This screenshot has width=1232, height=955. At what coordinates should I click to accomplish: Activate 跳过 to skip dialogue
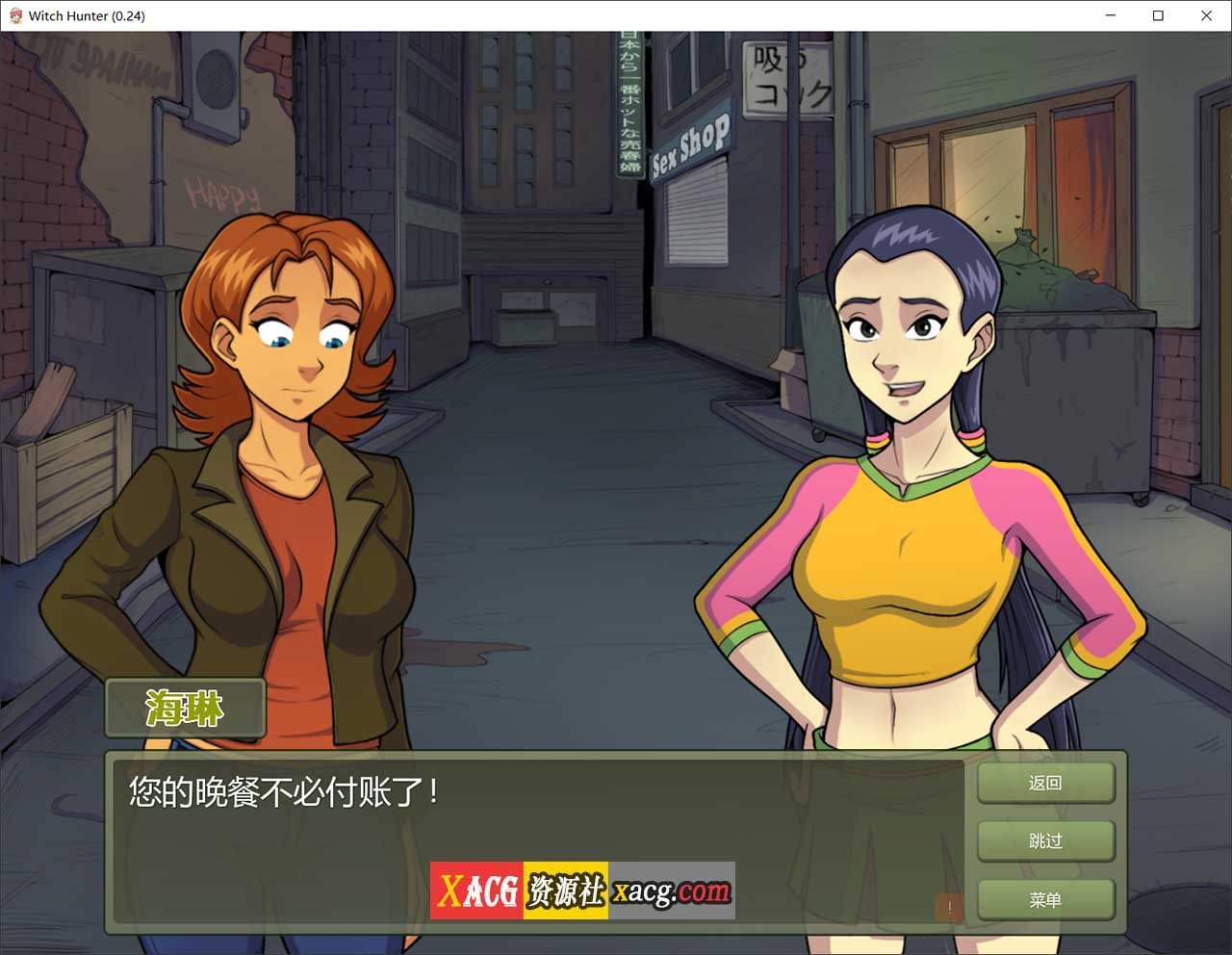(x=1045, y=840)
